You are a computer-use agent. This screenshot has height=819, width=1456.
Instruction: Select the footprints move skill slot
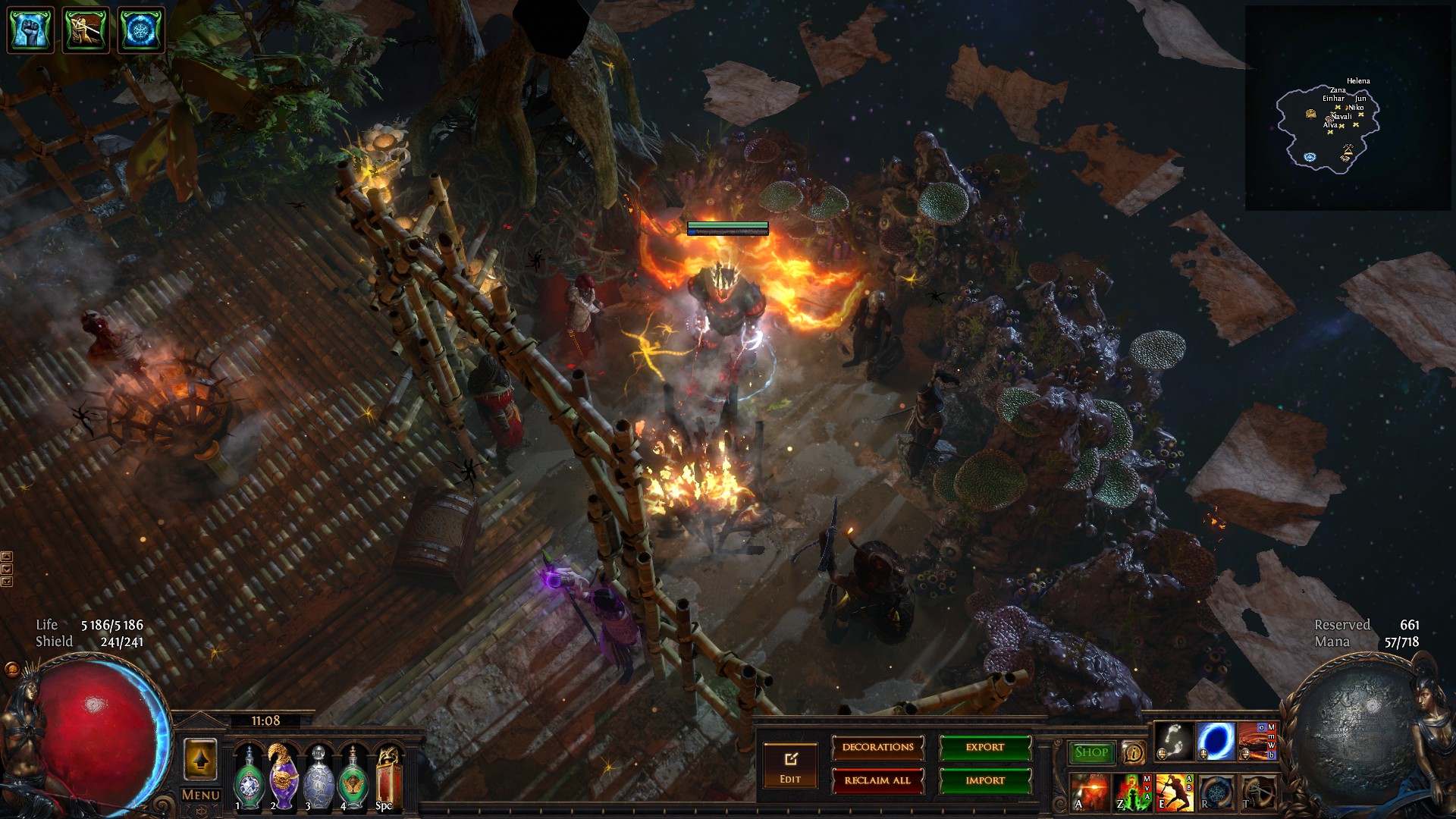[x=1174, y=741]
